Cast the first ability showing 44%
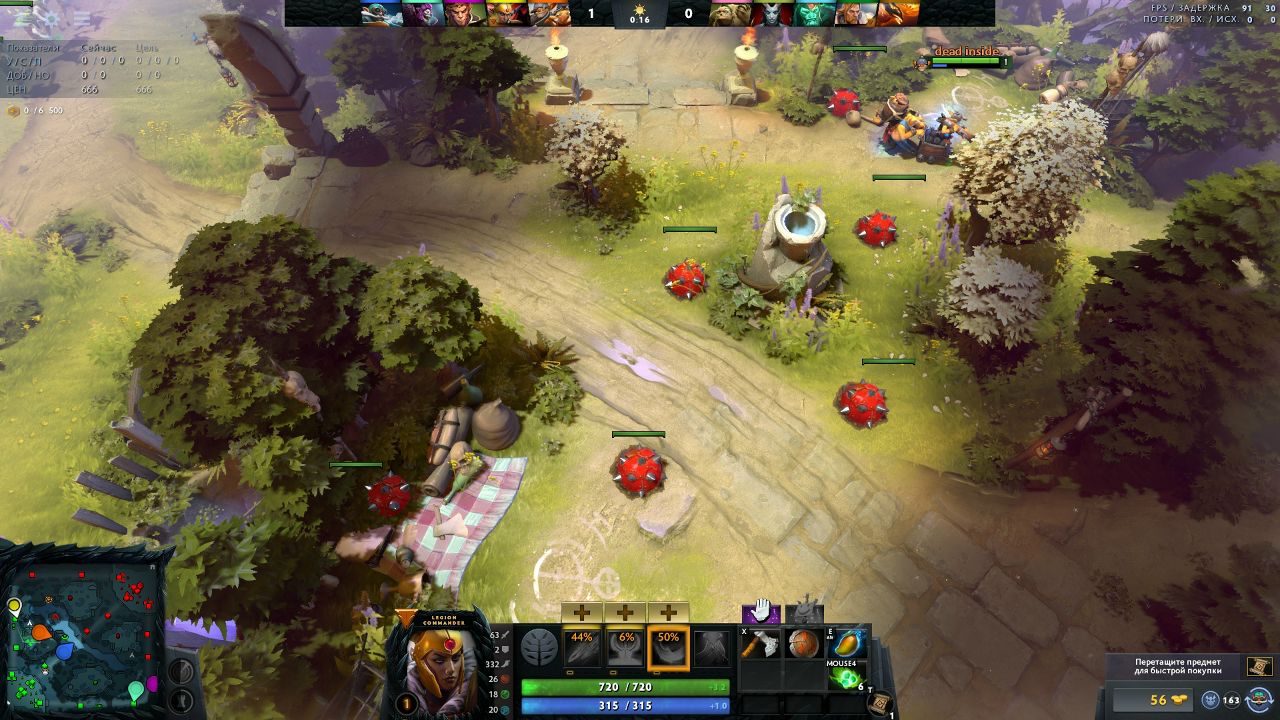 (582, 647)
